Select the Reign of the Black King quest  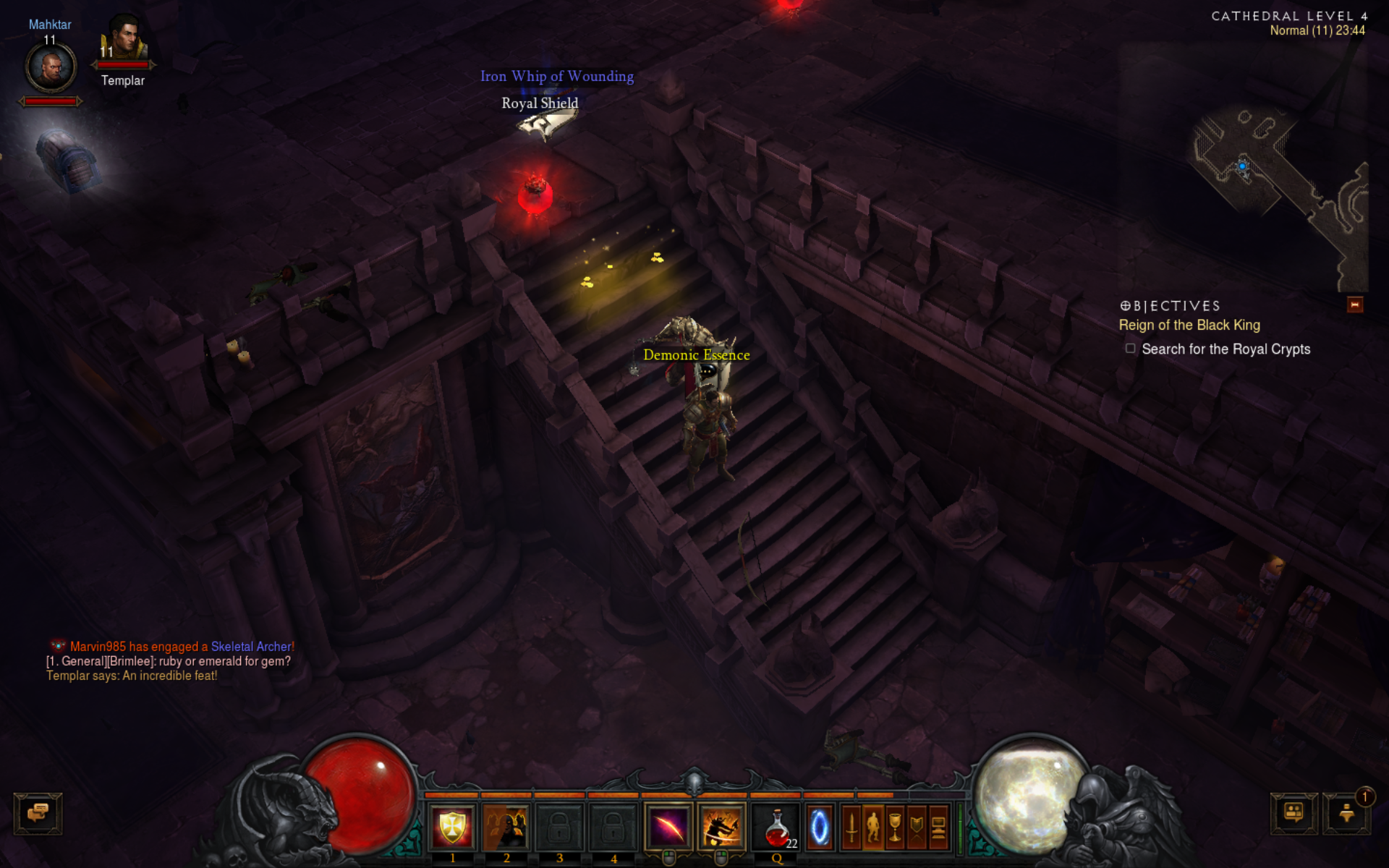[x=1189, y=325]
